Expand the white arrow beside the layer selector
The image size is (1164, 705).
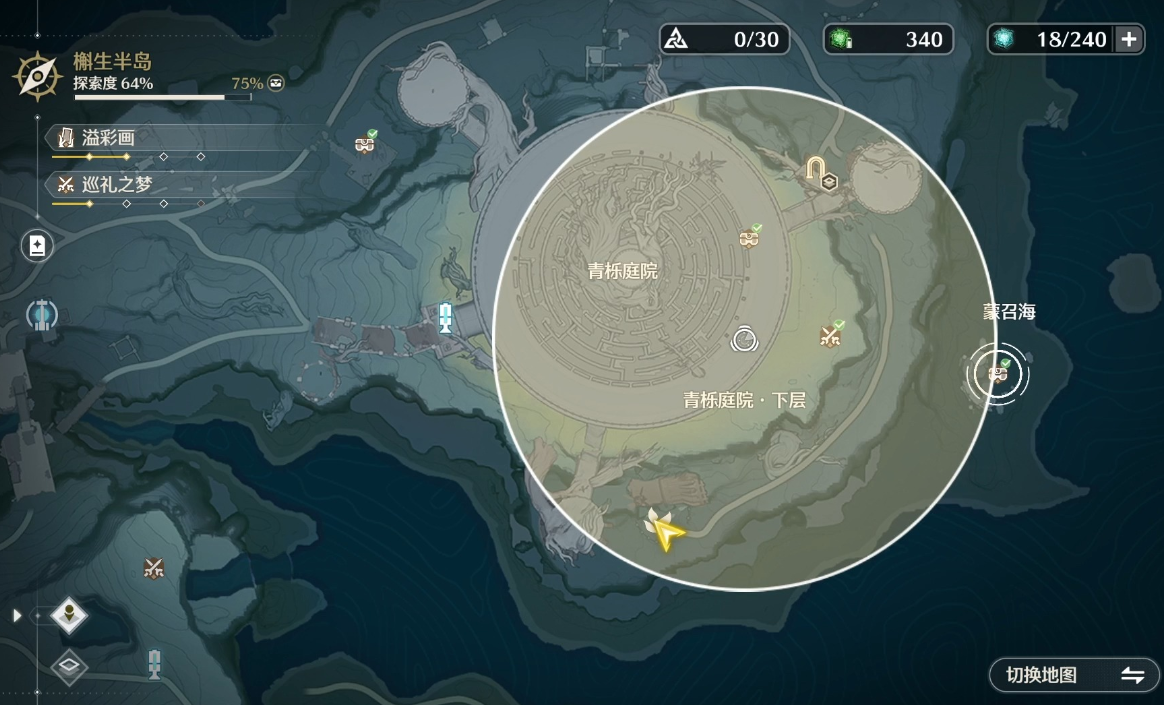coord(16,615)
